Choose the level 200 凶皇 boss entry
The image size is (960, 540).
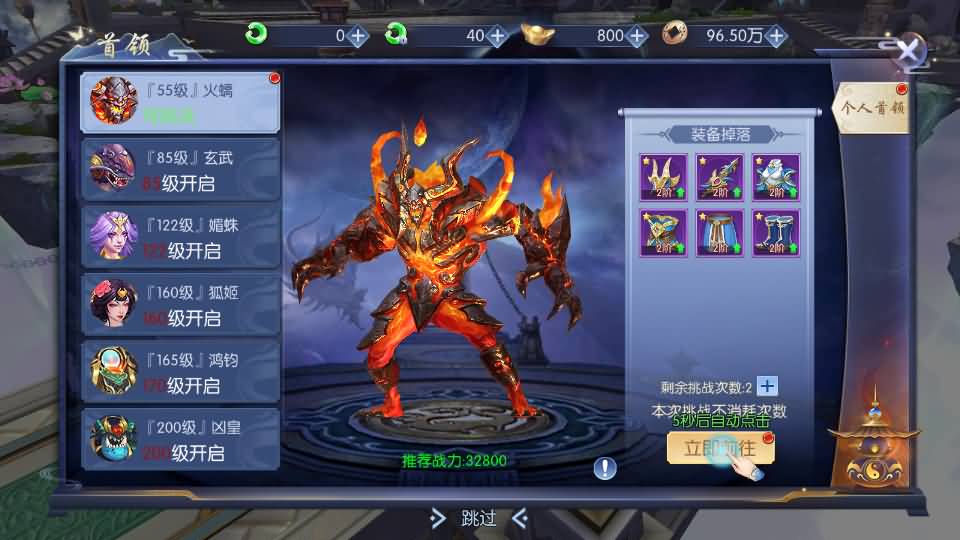(x=180, y=440)
